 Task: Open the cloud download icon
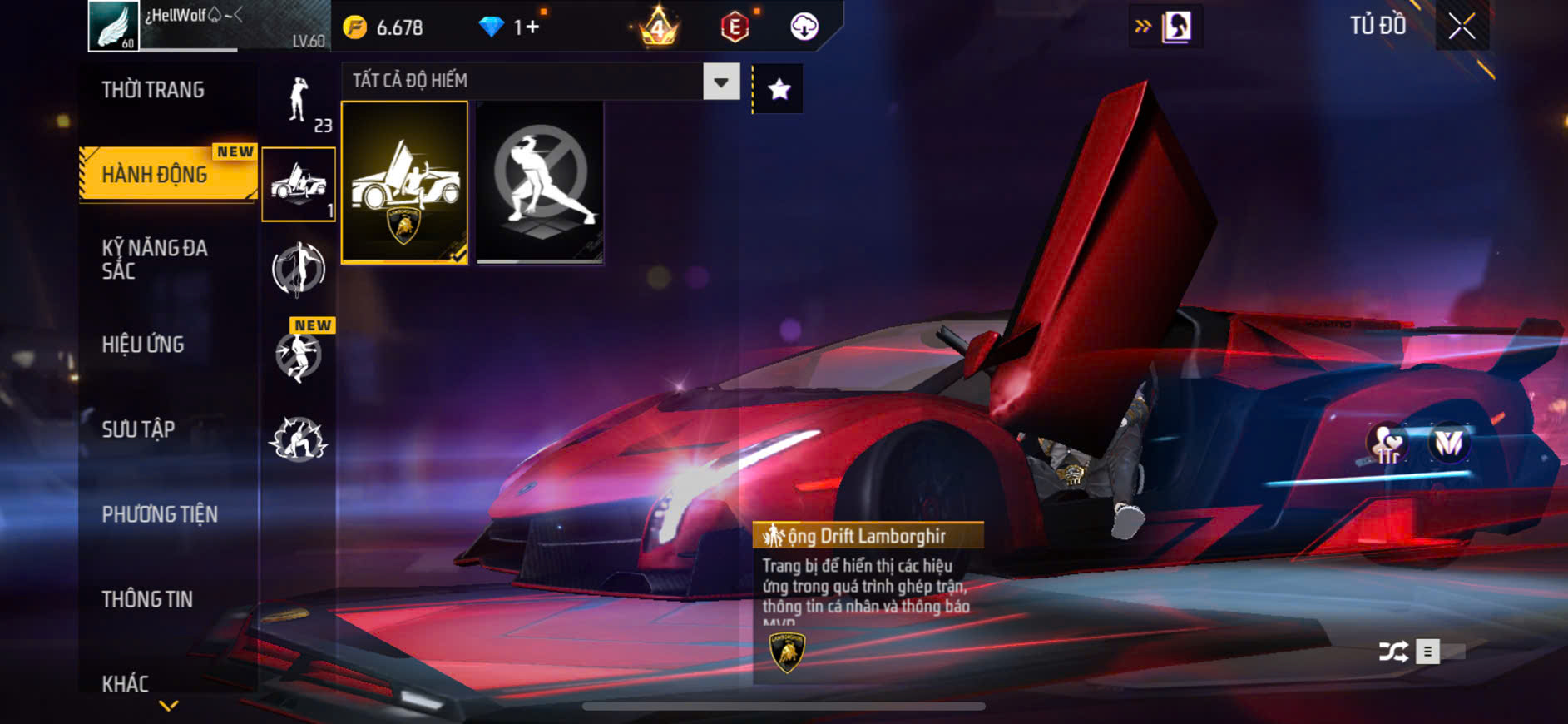[x=804, y=27]
